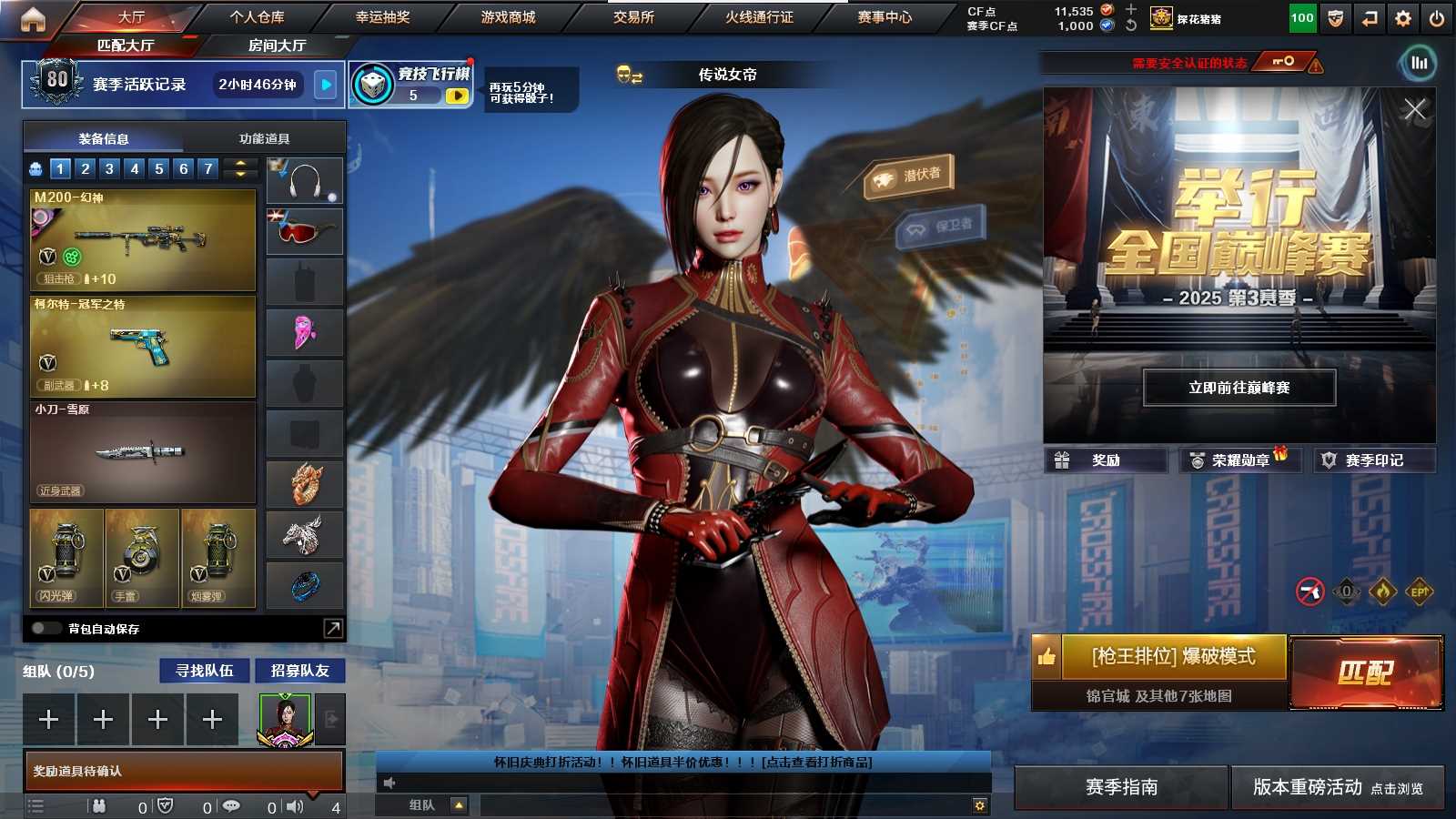Open the 交易所 exchange
Screen dimensions: 1456x819
pyautogui.click(x=633, y=17)
